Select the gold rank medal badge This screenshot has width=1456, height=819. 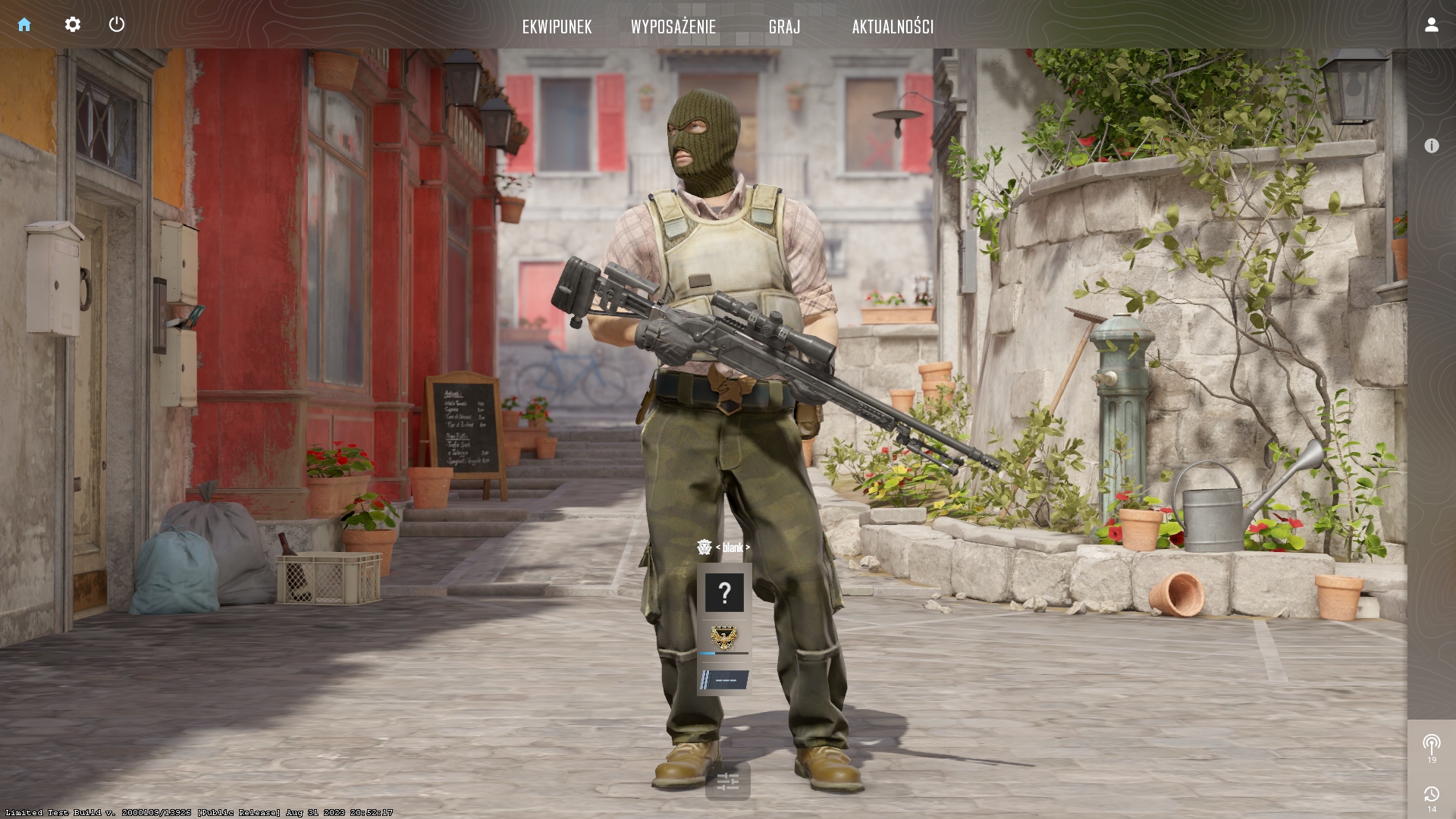pyautogui.click(x=723, y=638)
